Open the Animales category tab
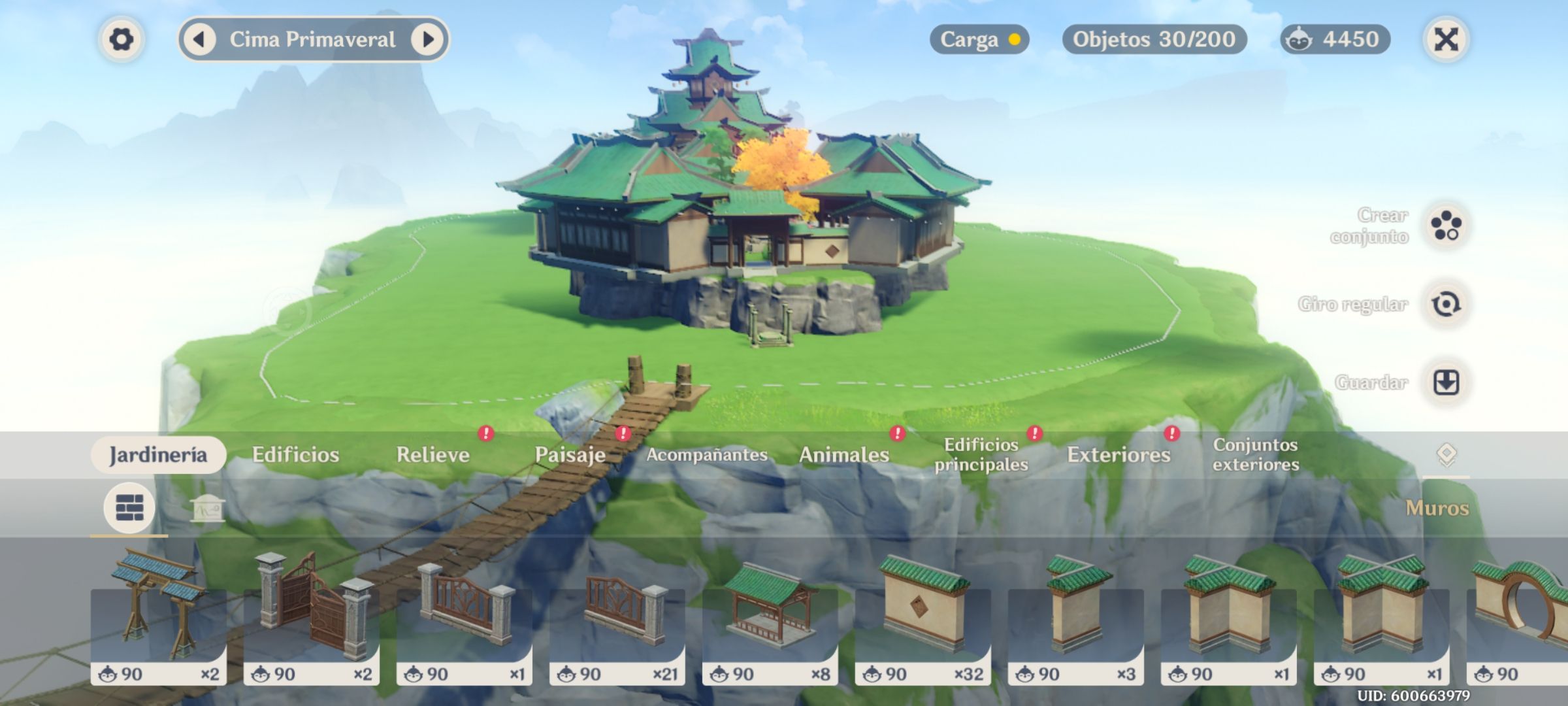The height and width of the screenshot is (706, 1568). pyautogui.click(x=843, y=454)
